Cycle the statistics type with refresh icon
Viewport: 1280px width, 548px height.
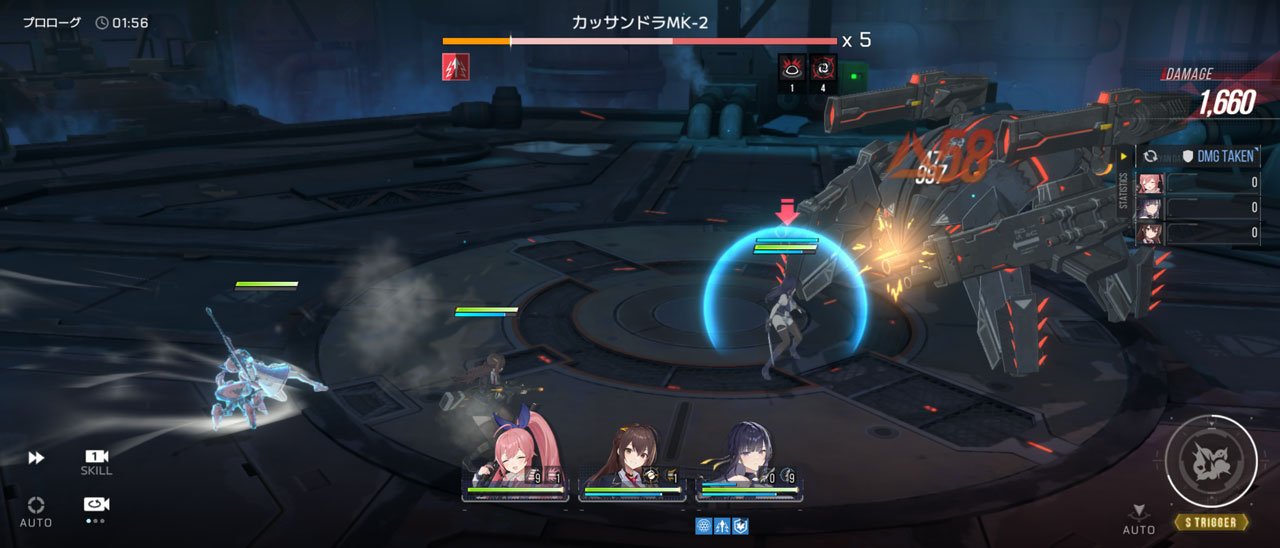[x=1151, y=157]
